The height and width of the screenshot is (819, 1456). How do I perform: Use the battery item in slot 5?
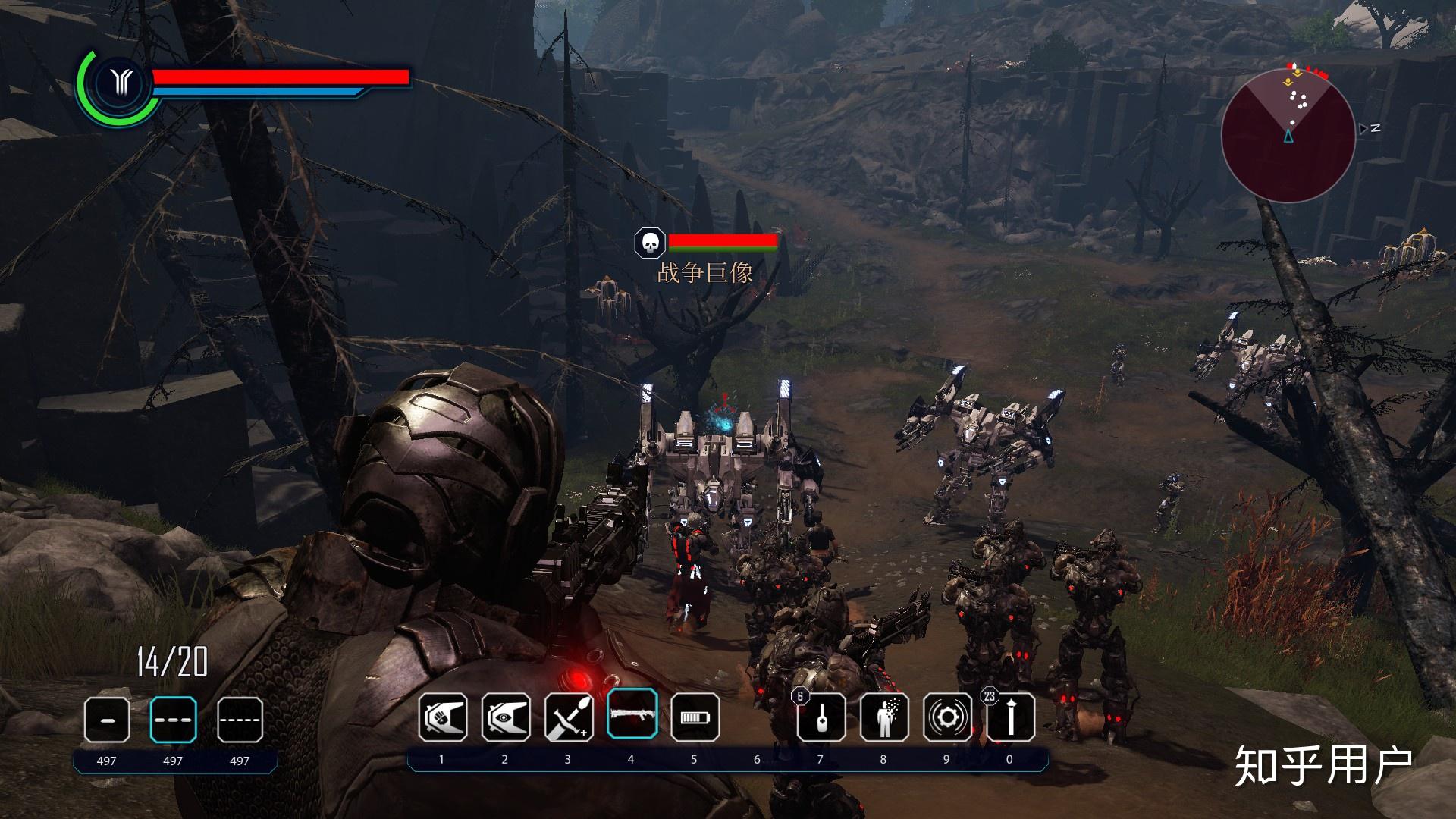pyautogui.click(x=695, y=717)
